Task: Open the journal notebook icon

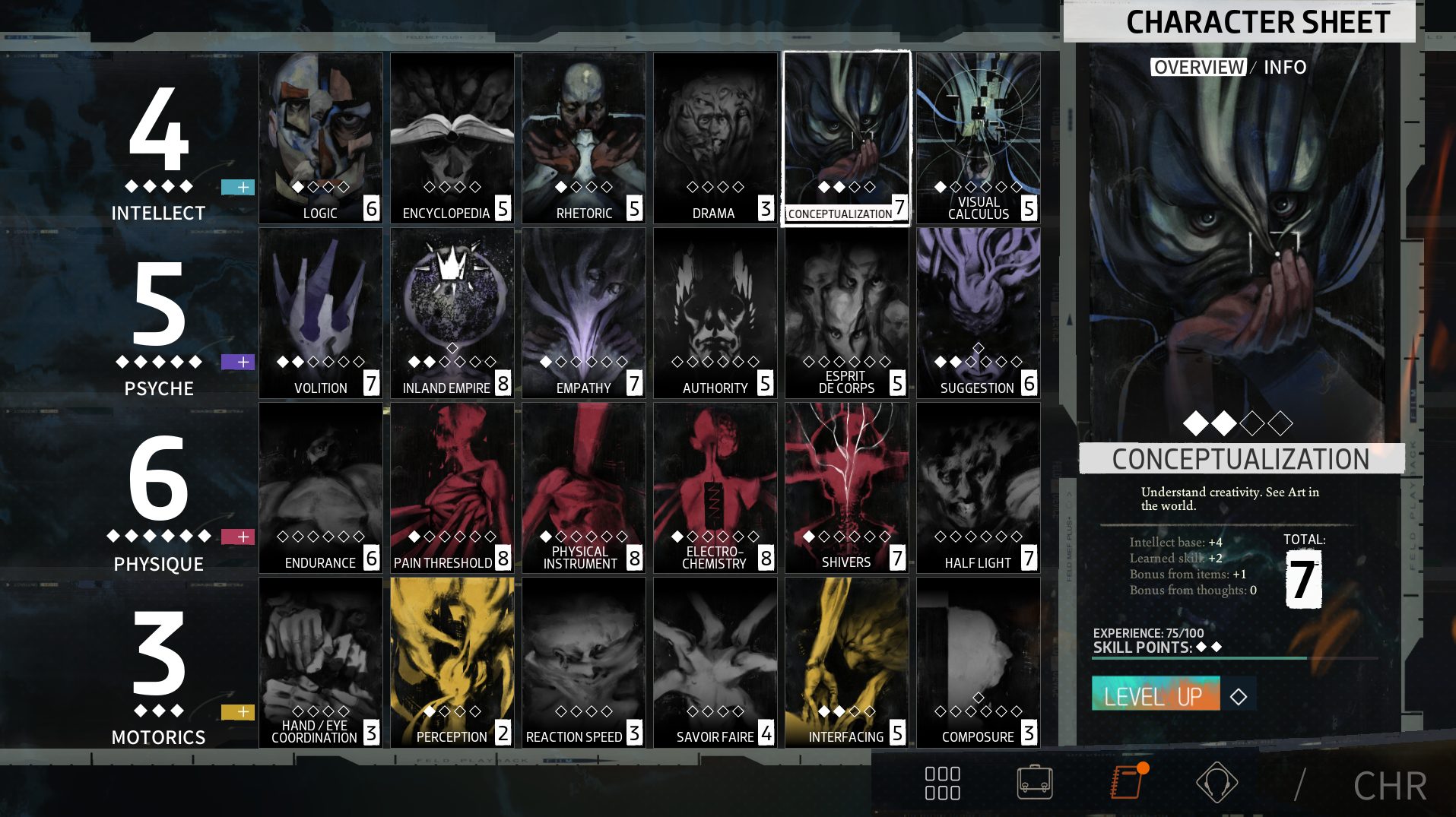Action: click(1127, 783)
